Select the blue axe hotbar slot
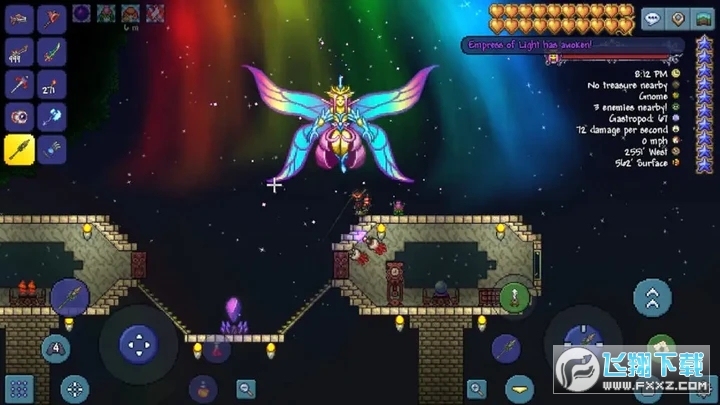The height and width of the screenshot is (405, 720). click(x=51, y=117)
